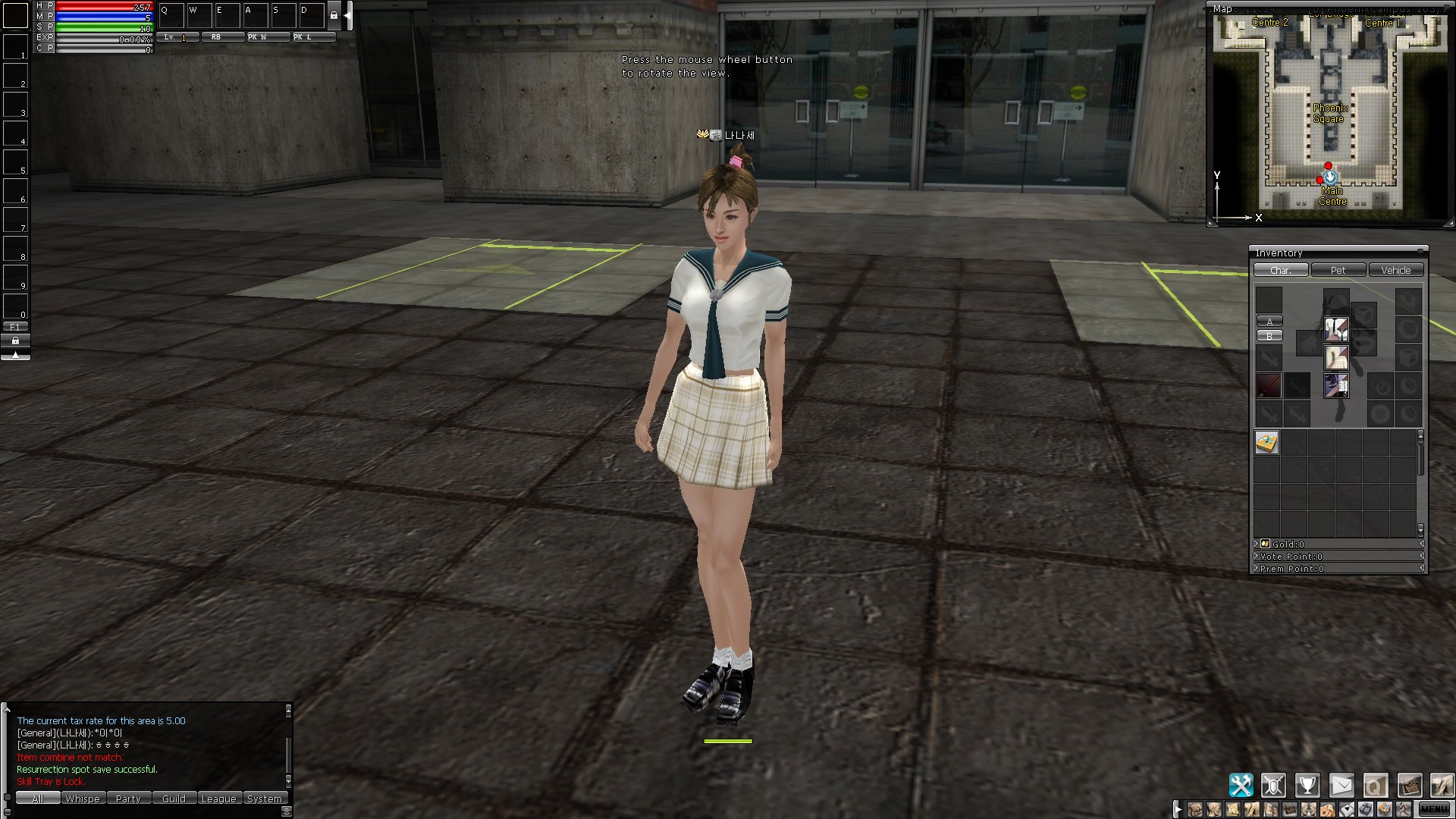Select the gift box item in inventory

1266,441
